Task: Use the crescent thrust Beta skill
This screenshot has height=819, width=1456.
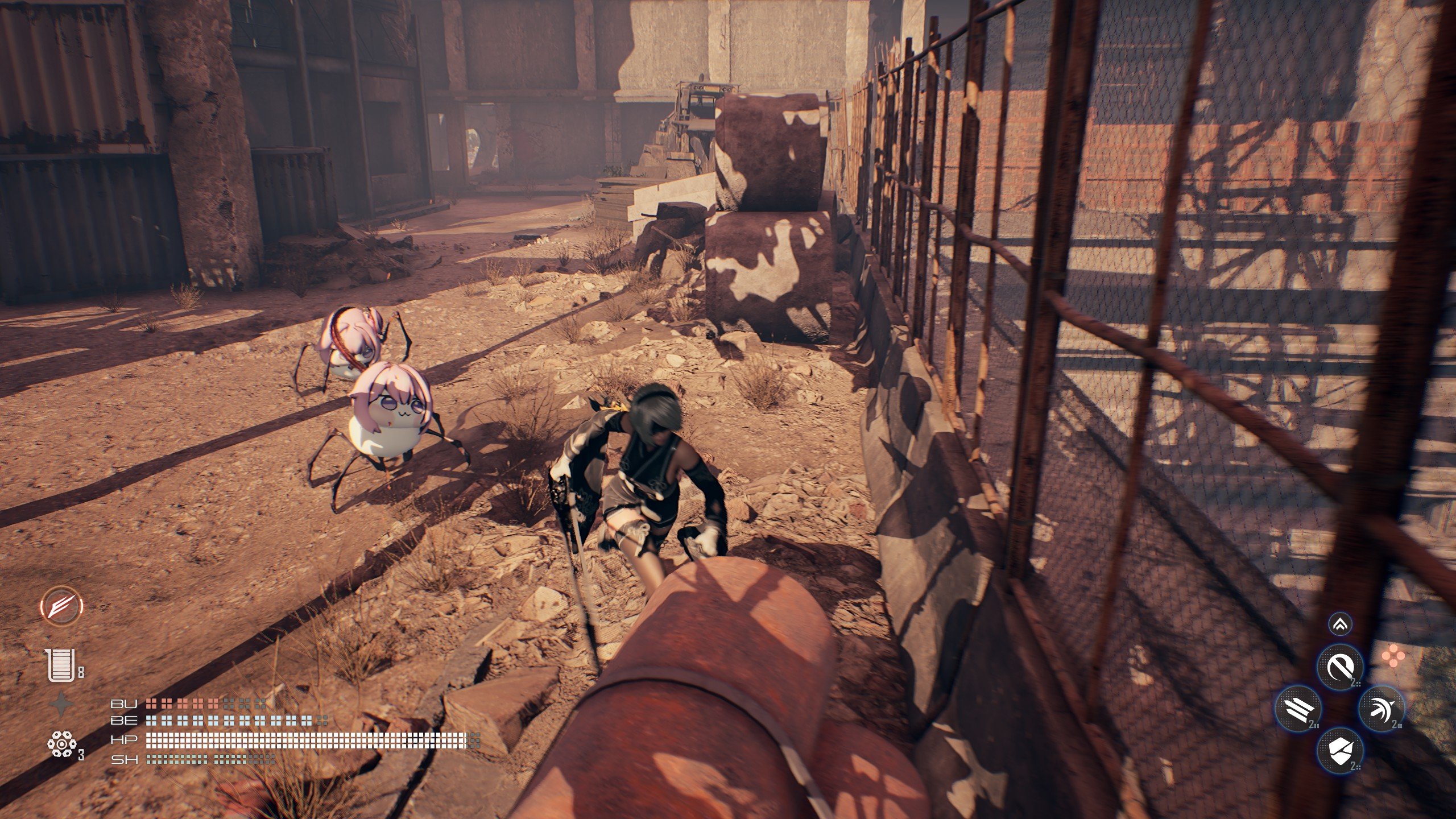Action: pos(1381,709)
